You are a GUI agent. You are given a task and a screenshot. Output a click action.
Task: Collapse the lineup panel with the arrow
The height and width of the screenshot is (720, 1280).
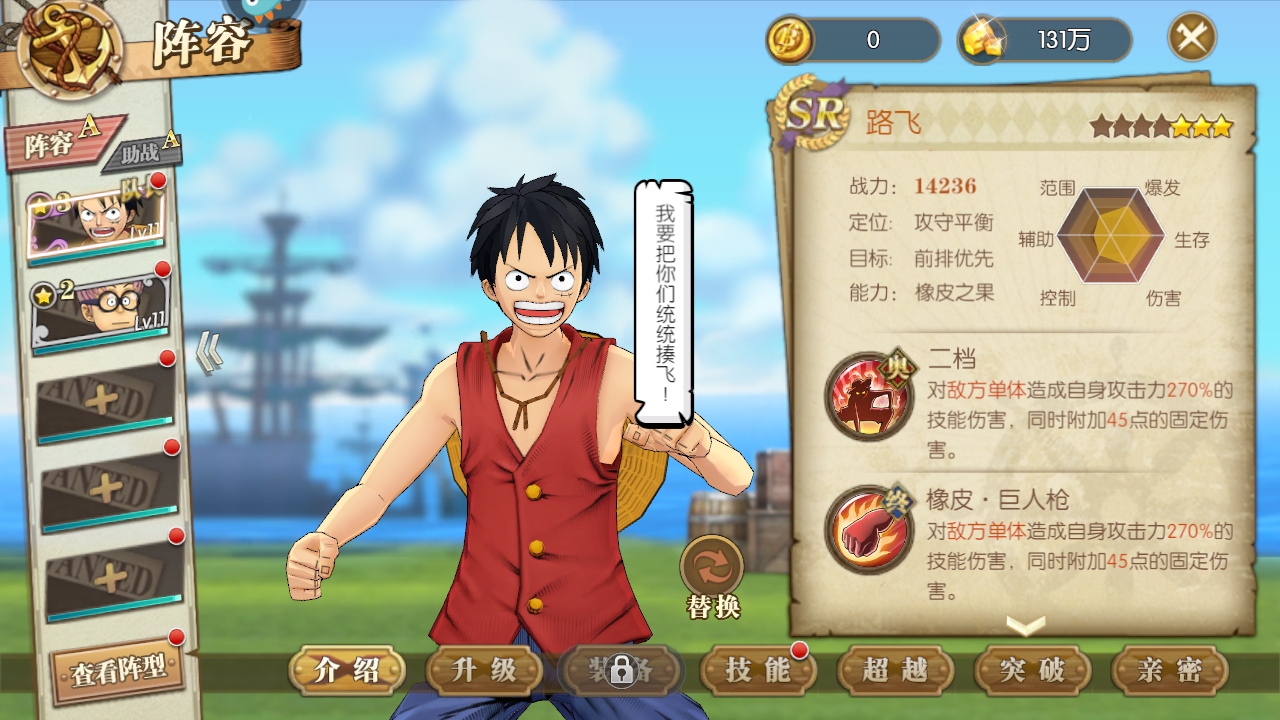click(208, 352)
